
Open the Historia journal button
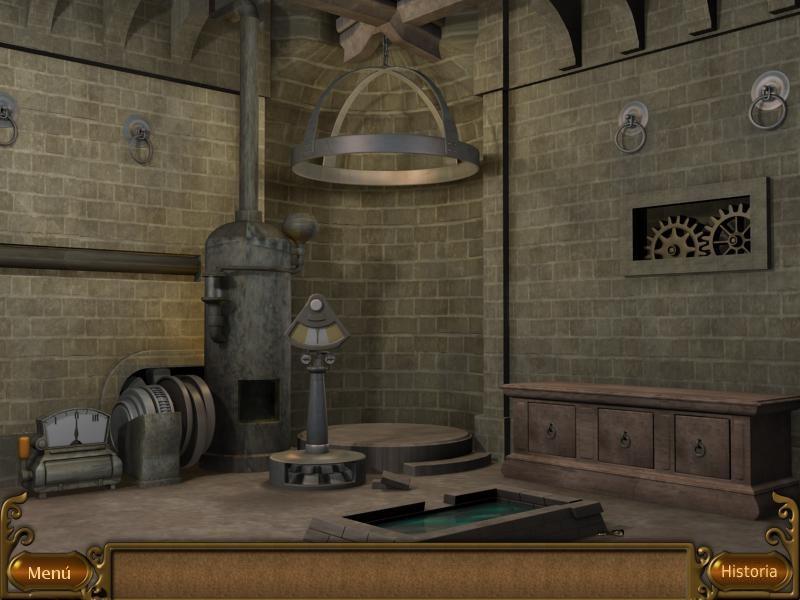[x=749, y=572]
